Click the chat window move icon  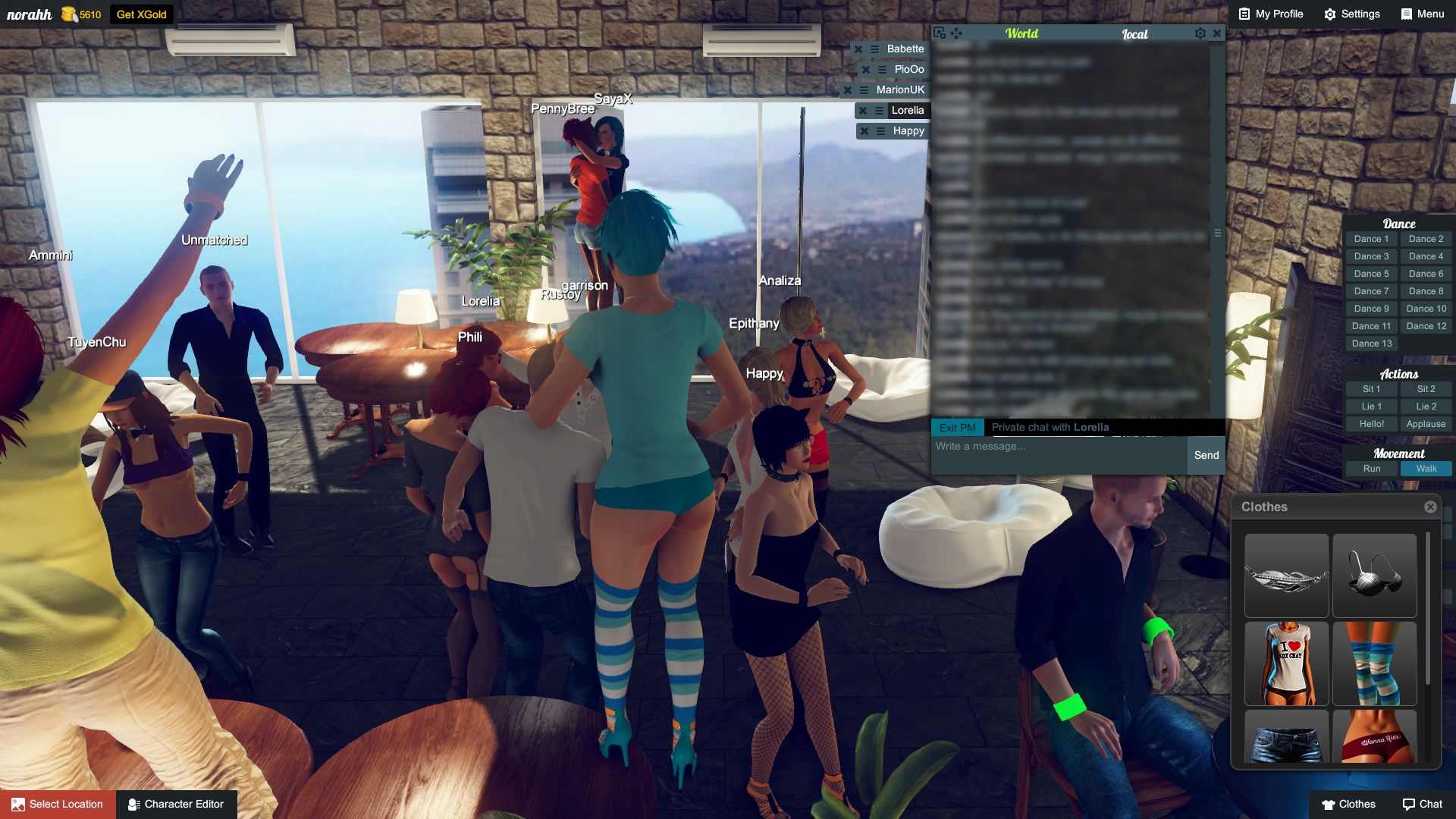[x=955, y=33]
